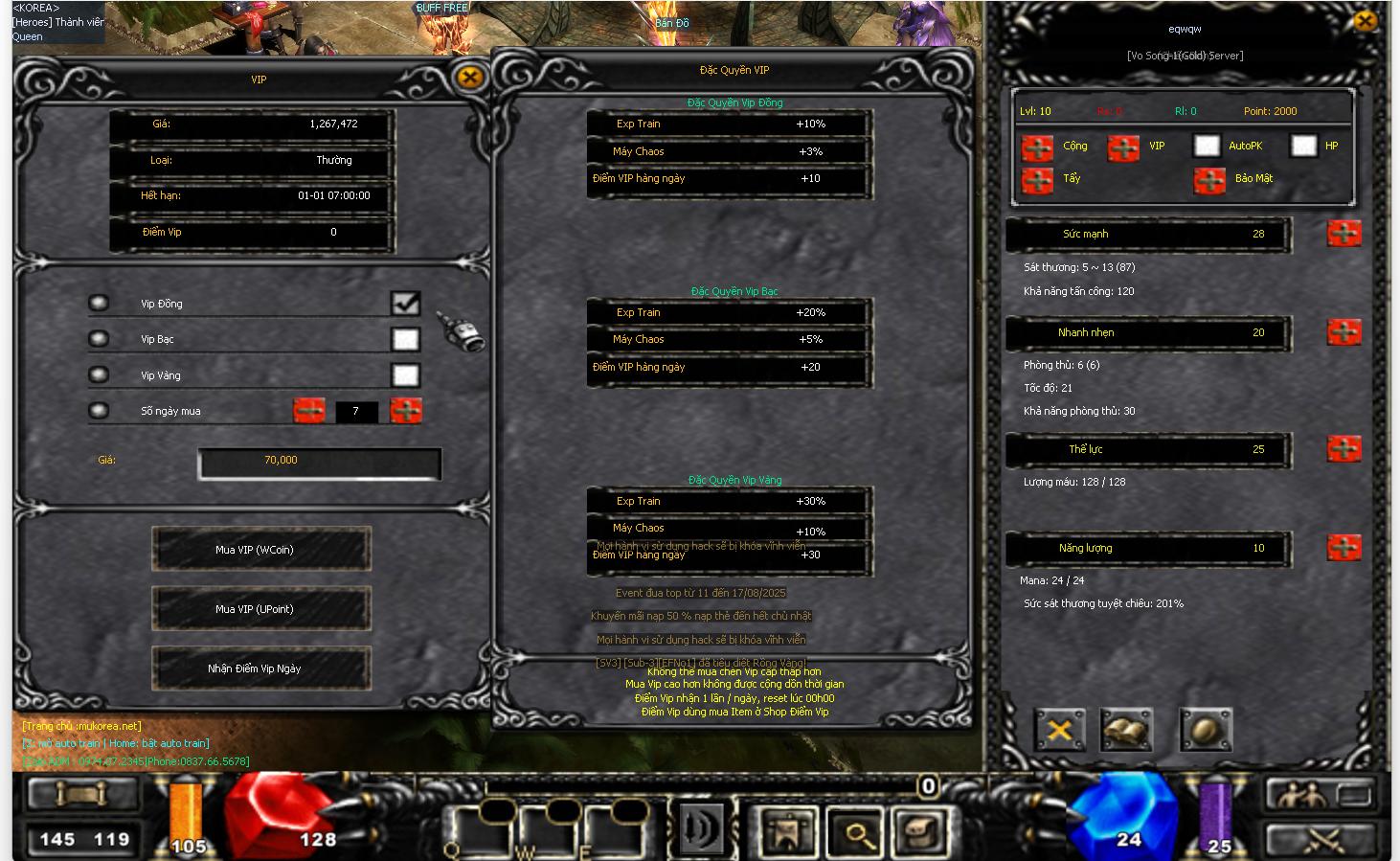Close the VIP window
Viewport: 1400px width, 861px height.
pos(469,78)
